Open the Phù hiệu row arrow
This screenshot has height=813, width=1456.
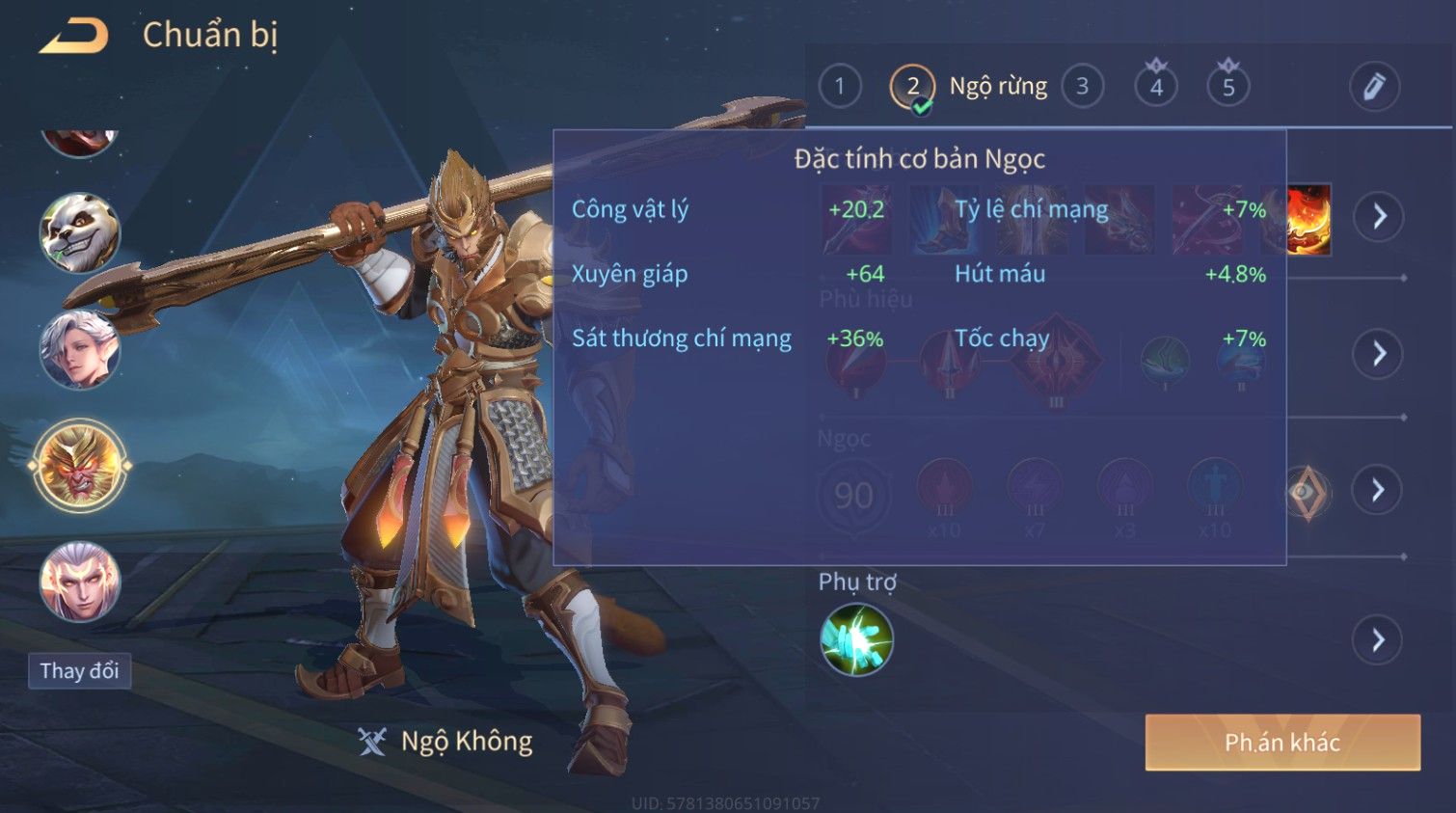pyautogui.click(x=1378, y=354)
